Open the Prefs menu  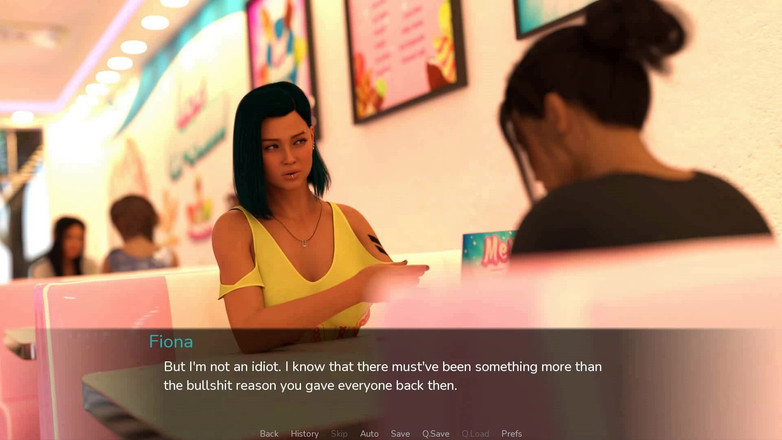pyautogui.click(x=511, y=434)
